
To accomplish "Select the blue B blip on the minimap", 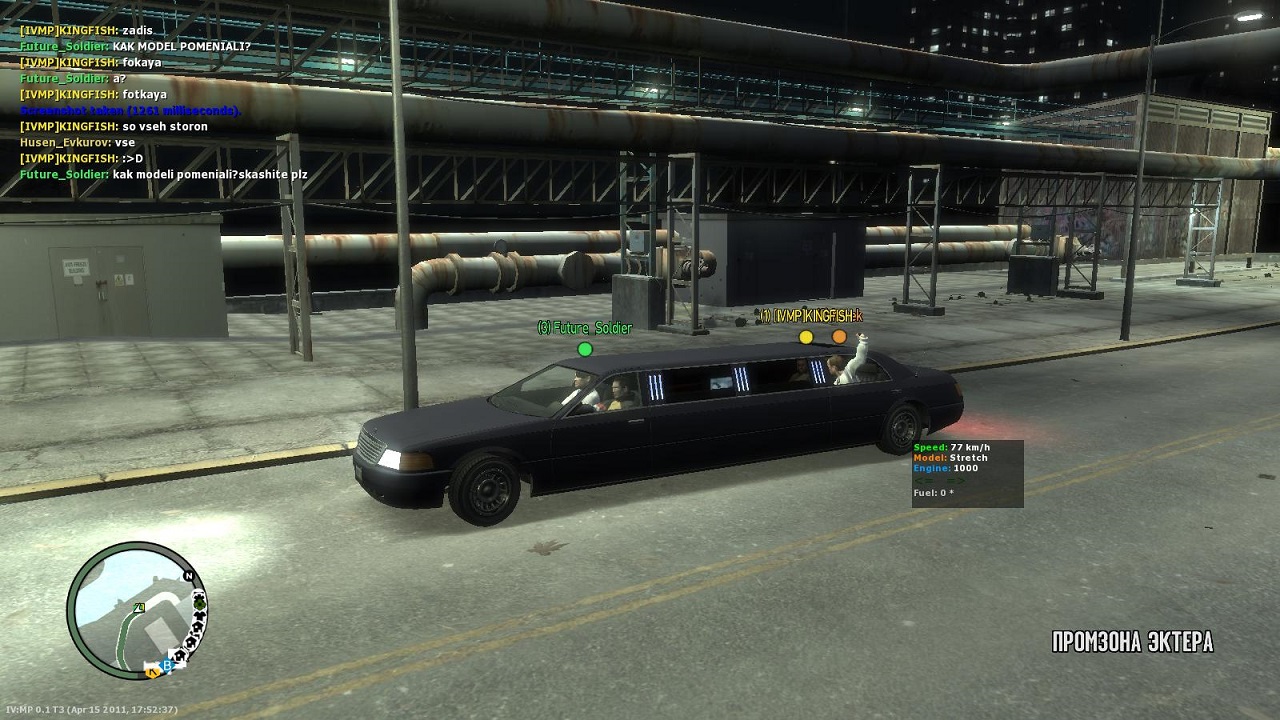I will 168,665.
